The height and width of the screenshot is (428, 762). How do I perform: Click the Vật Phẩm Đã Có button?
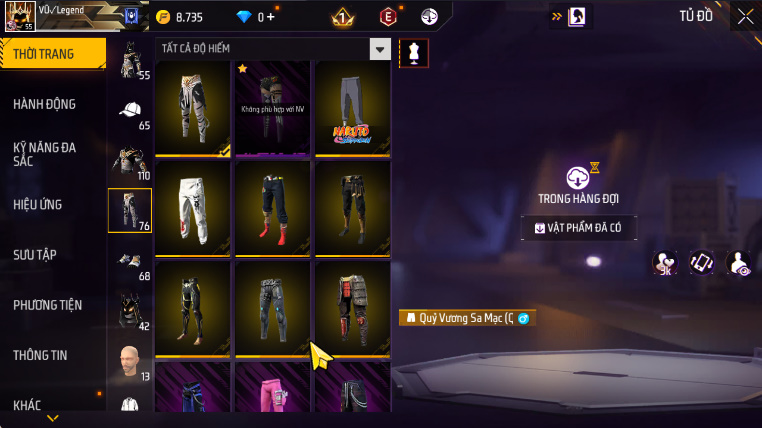579,228
